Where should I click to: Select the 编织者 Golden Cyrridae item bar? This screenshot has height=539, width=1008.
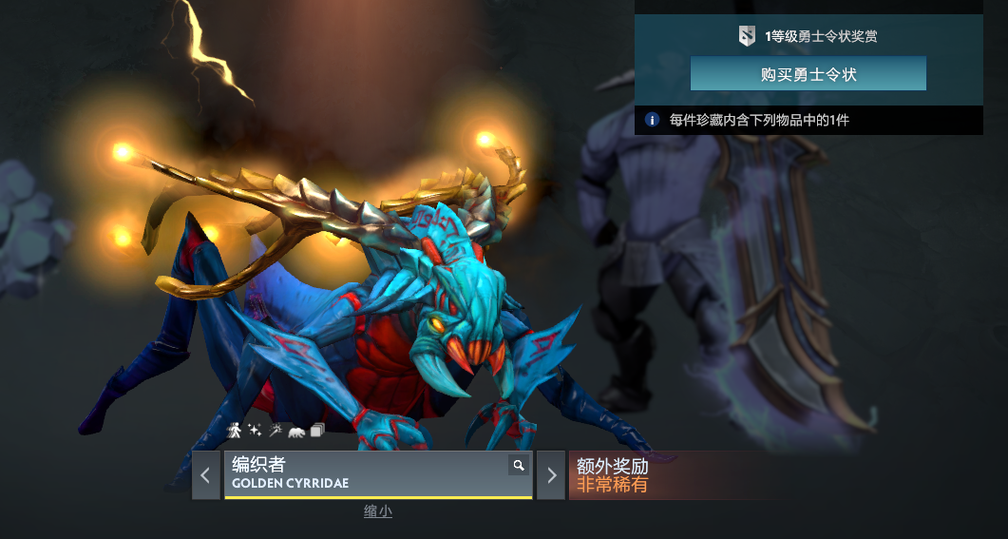pyautogui.click(x=370, y=474)
